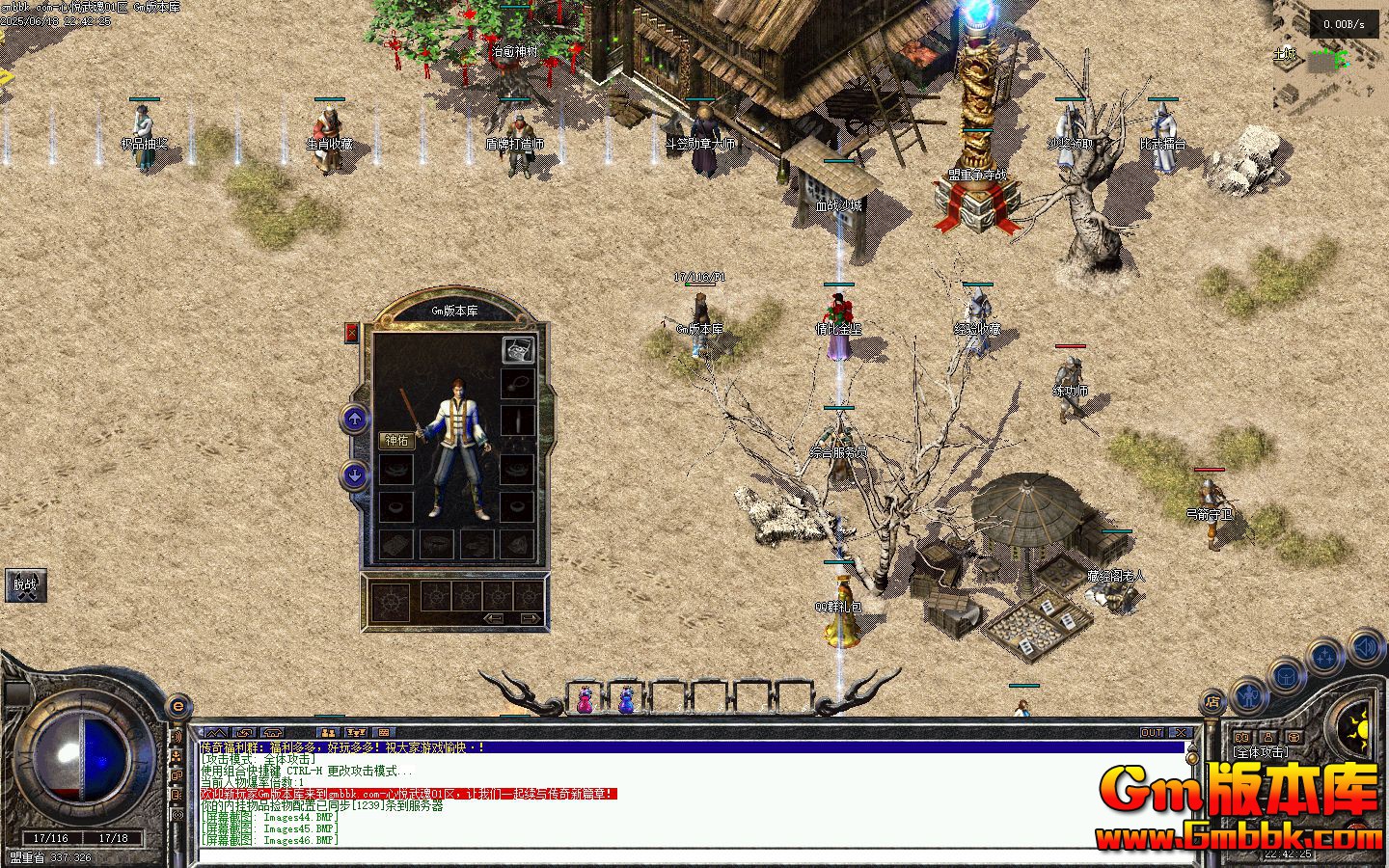Click the left arrow below equipment panel
1389x868 pixels.
(494, 618)
